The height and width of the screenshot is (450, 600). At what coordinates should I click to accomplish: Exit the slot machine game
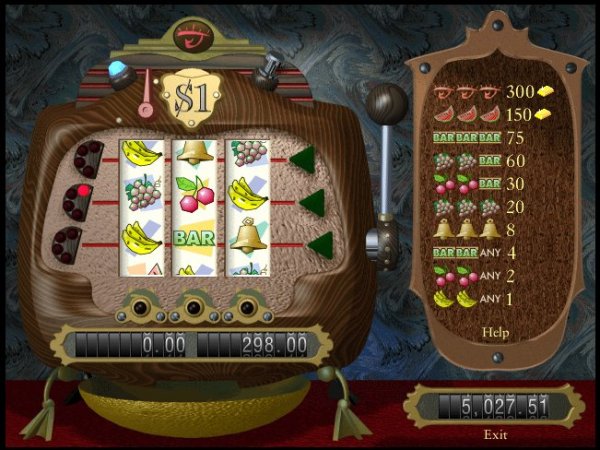click(495, 434)
